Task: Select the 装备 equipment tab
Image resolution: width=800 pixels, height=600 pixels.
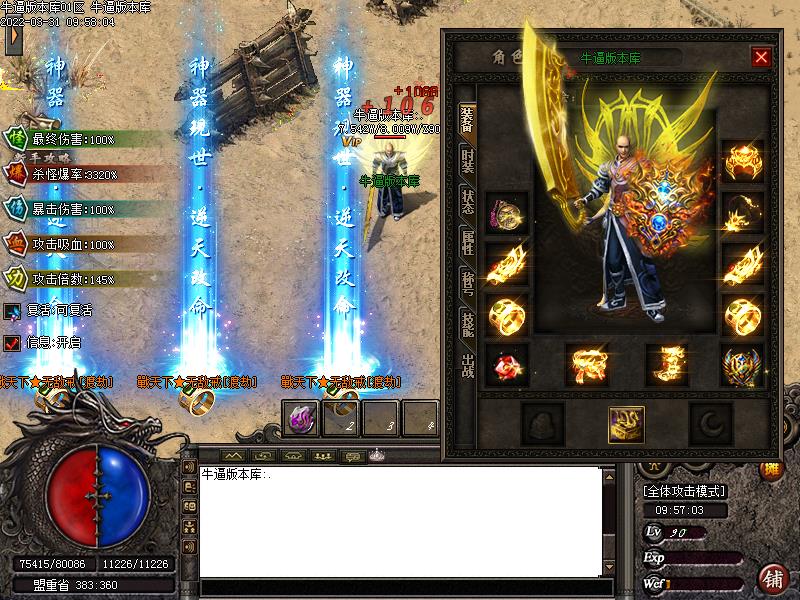Action: (467, 119)
